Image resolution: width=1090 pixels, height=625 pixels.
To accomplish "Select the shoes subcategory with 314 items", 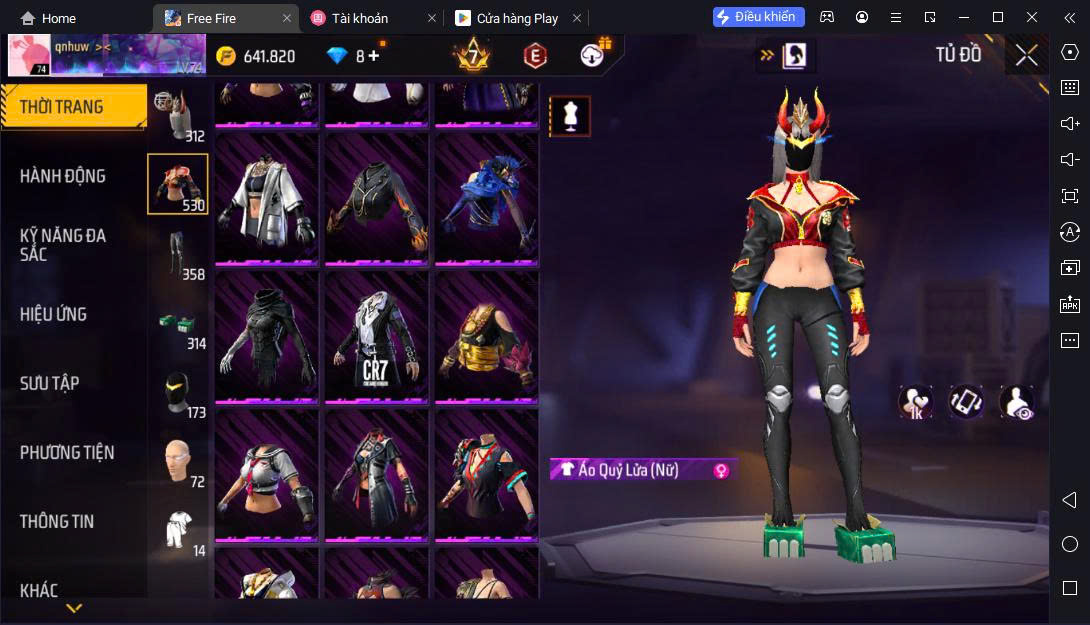I will pos(178,323).
